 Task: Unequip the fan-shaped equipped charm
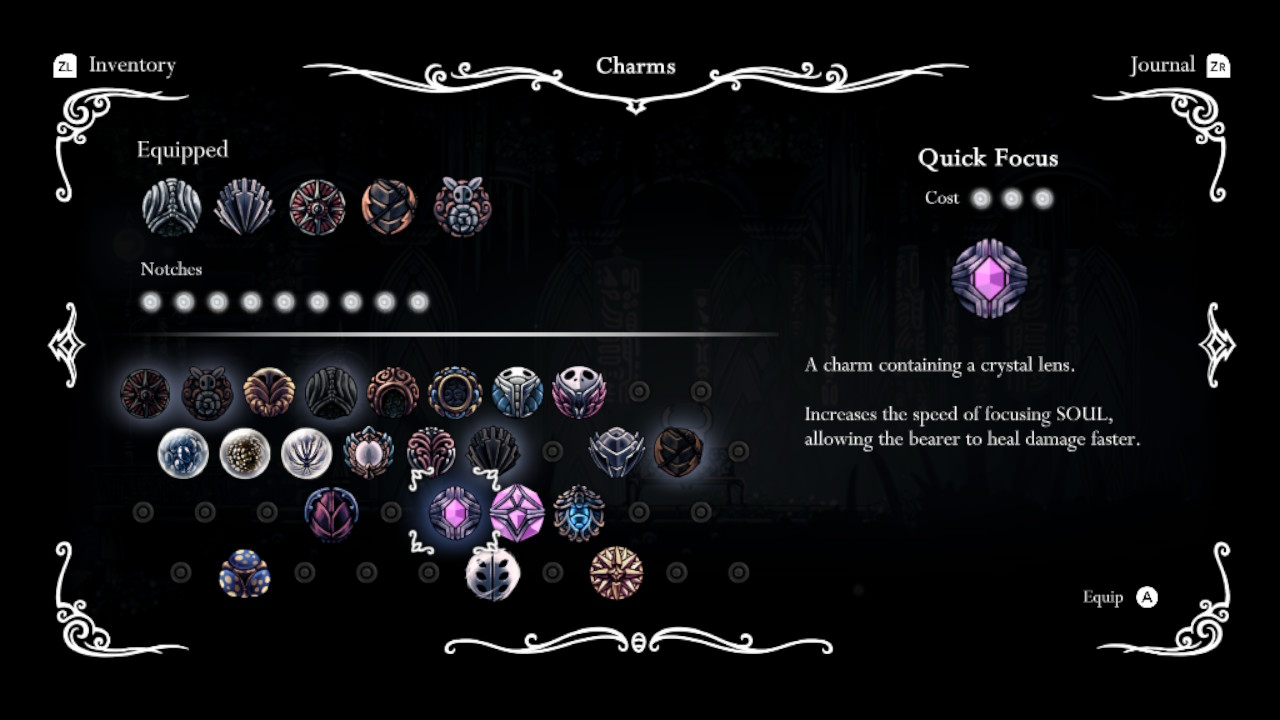point(243,204)
